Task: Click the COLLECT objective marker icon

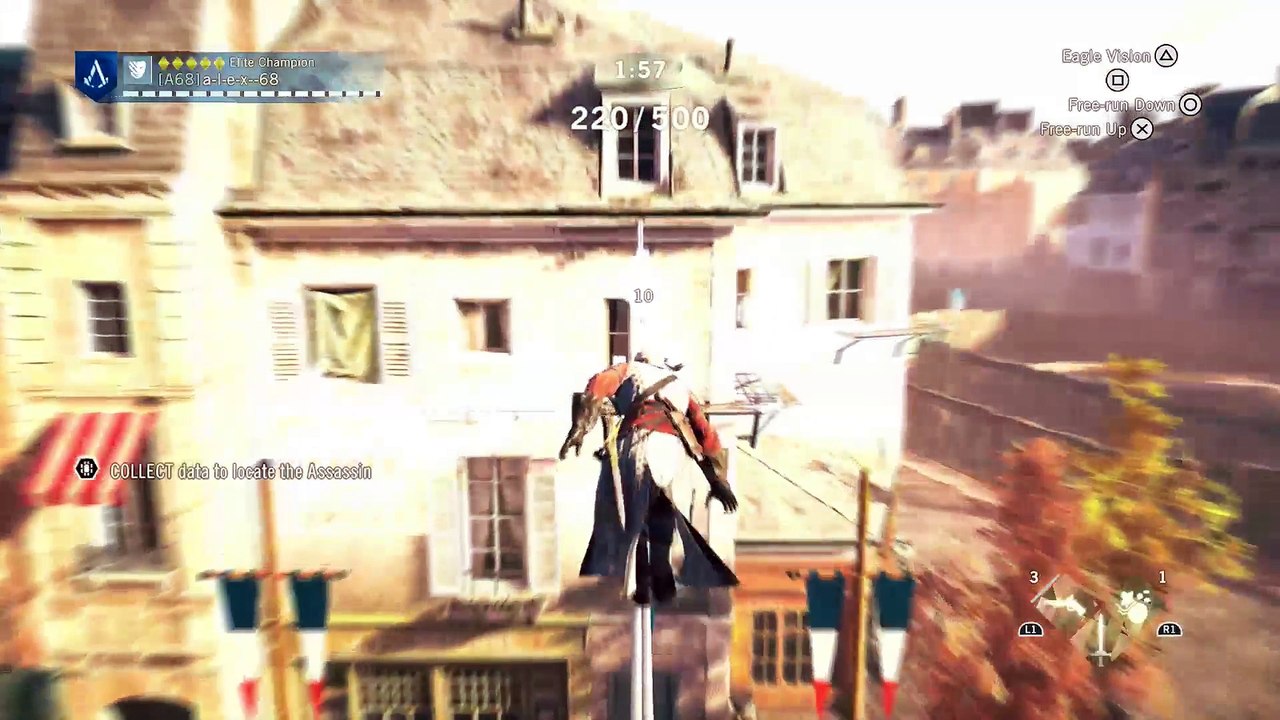Action: (x=88, y=470)
